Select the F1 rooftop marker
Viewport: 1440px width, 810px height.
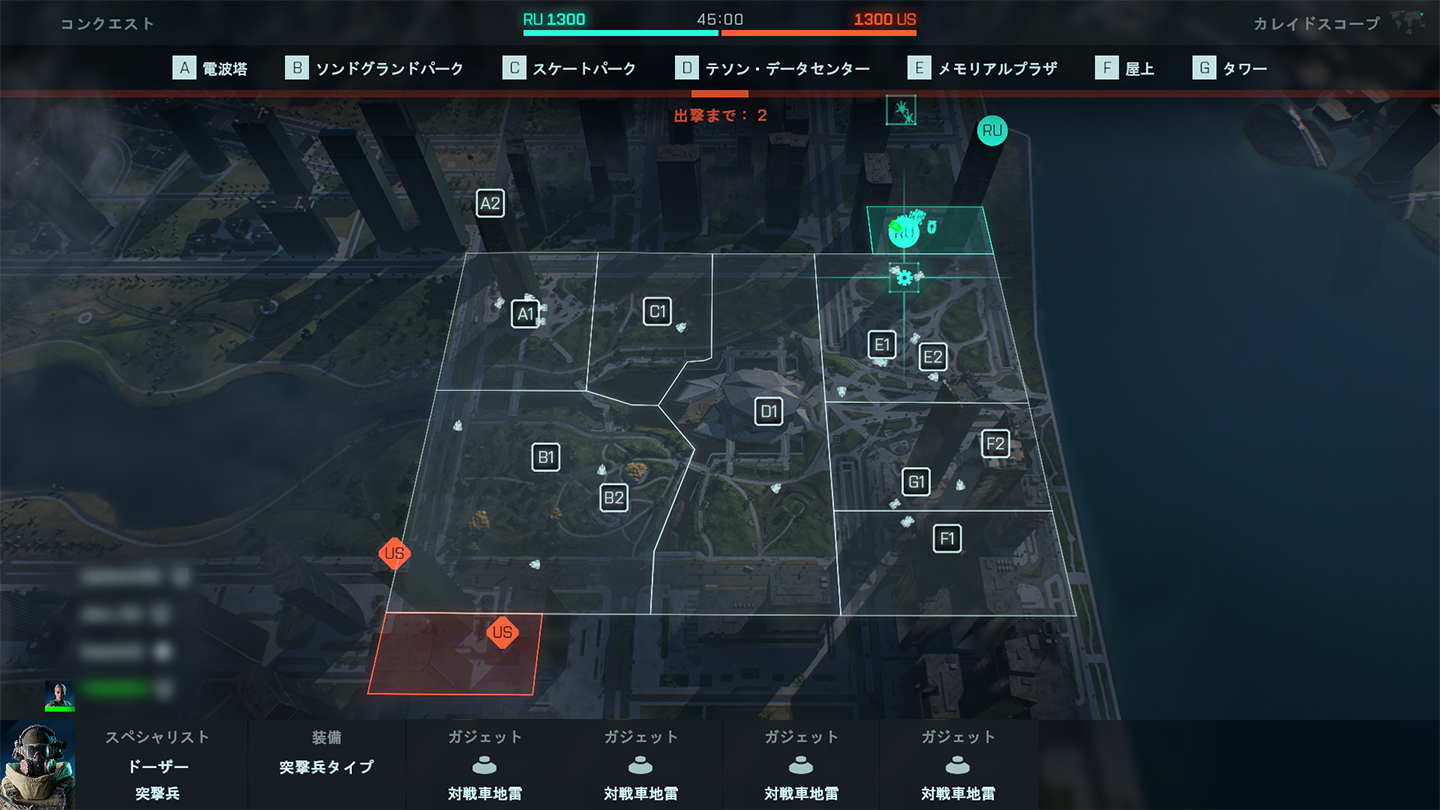[947, 539]
